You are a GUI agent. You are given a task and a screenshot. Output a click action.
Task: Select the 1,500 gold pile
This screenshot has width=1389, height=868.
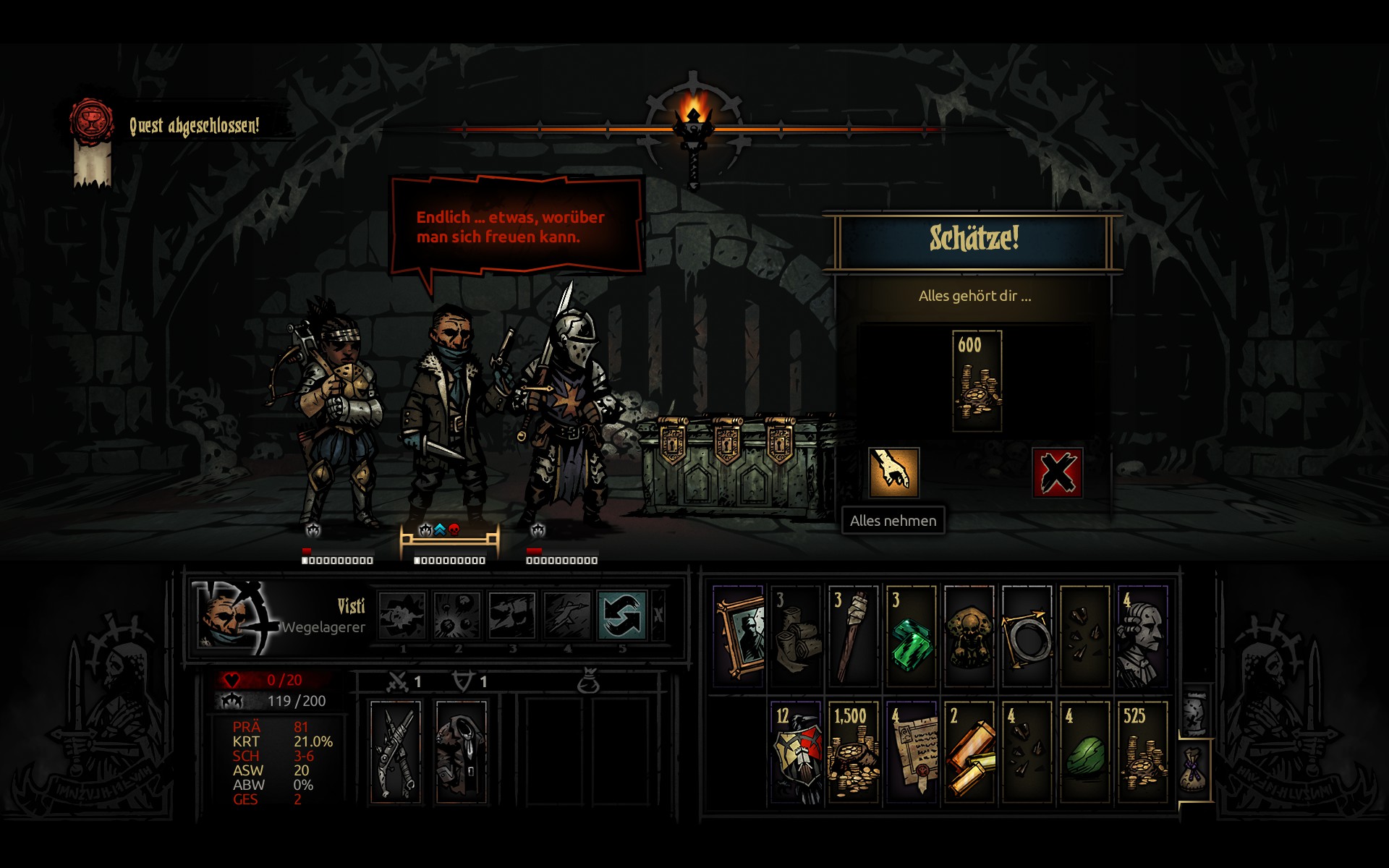tap(854, 752)
